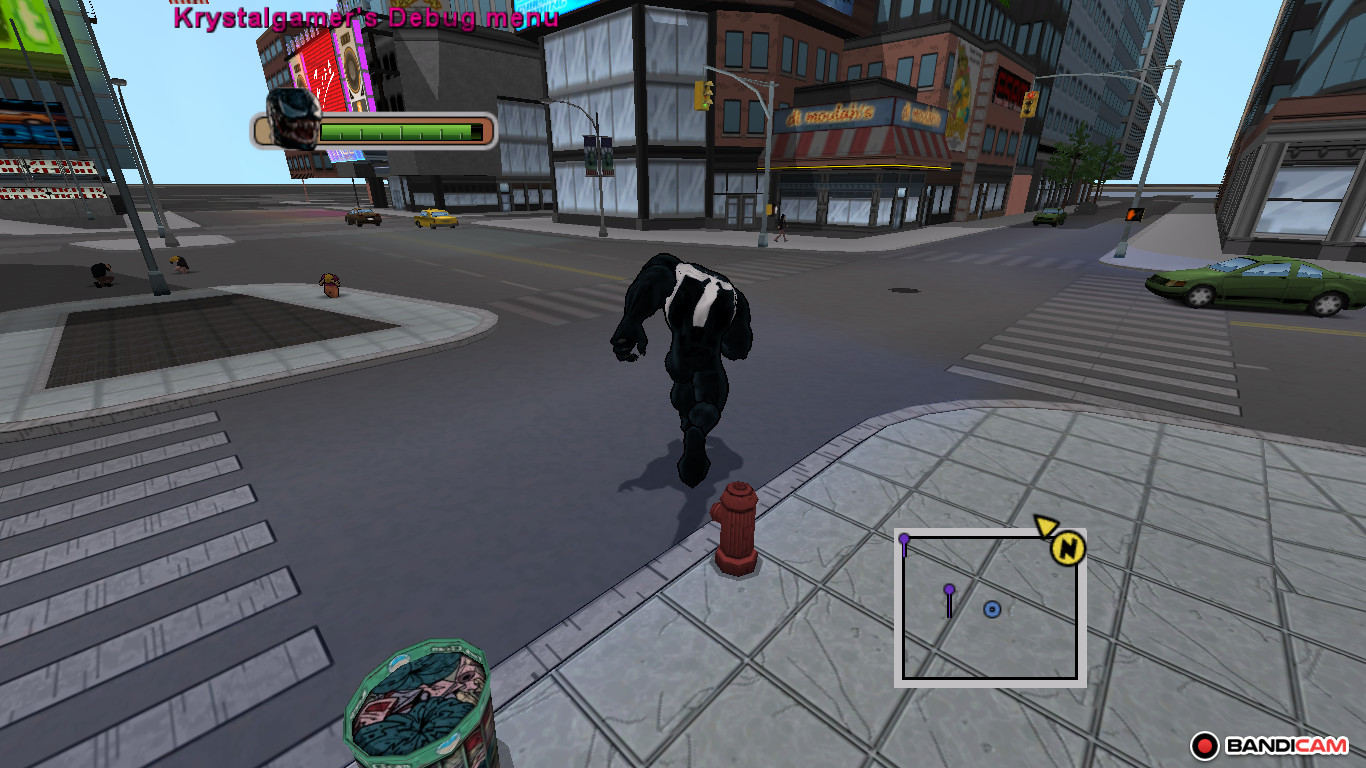Select the blue circular objective marker on minimap

(x=991, y=607)
